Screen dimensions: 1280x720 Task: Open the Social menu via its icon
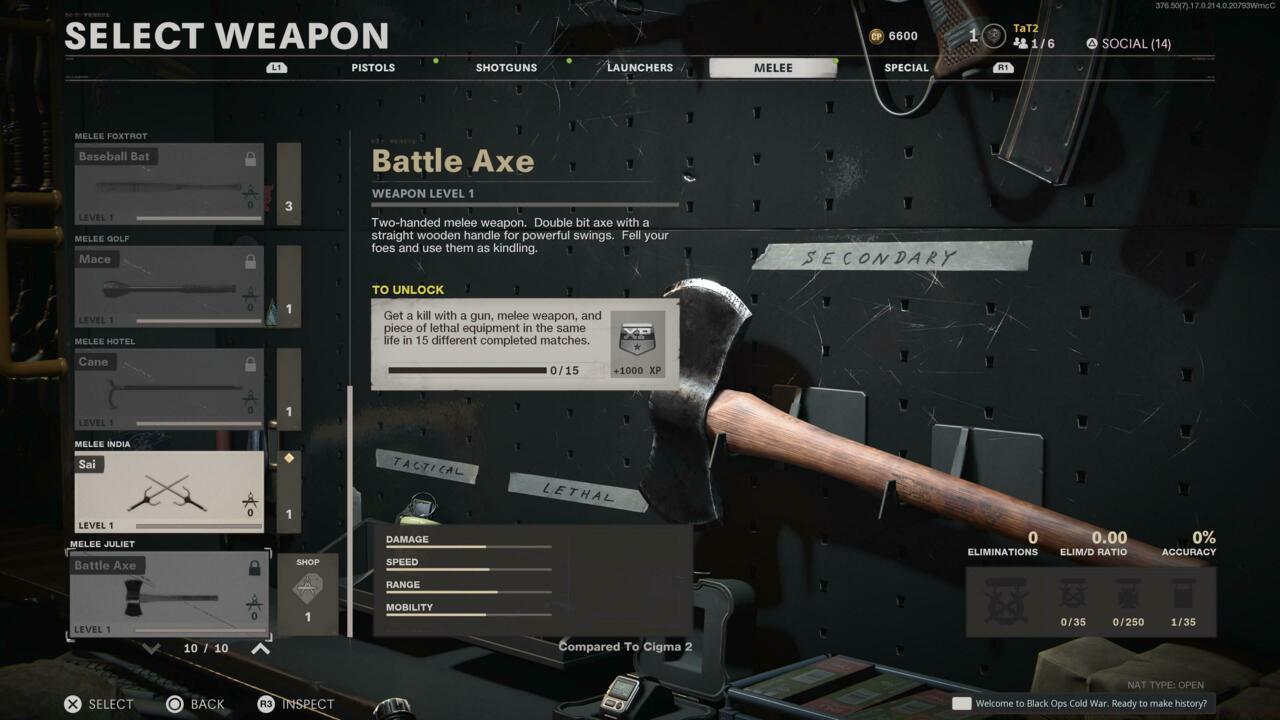point(1094,43)
